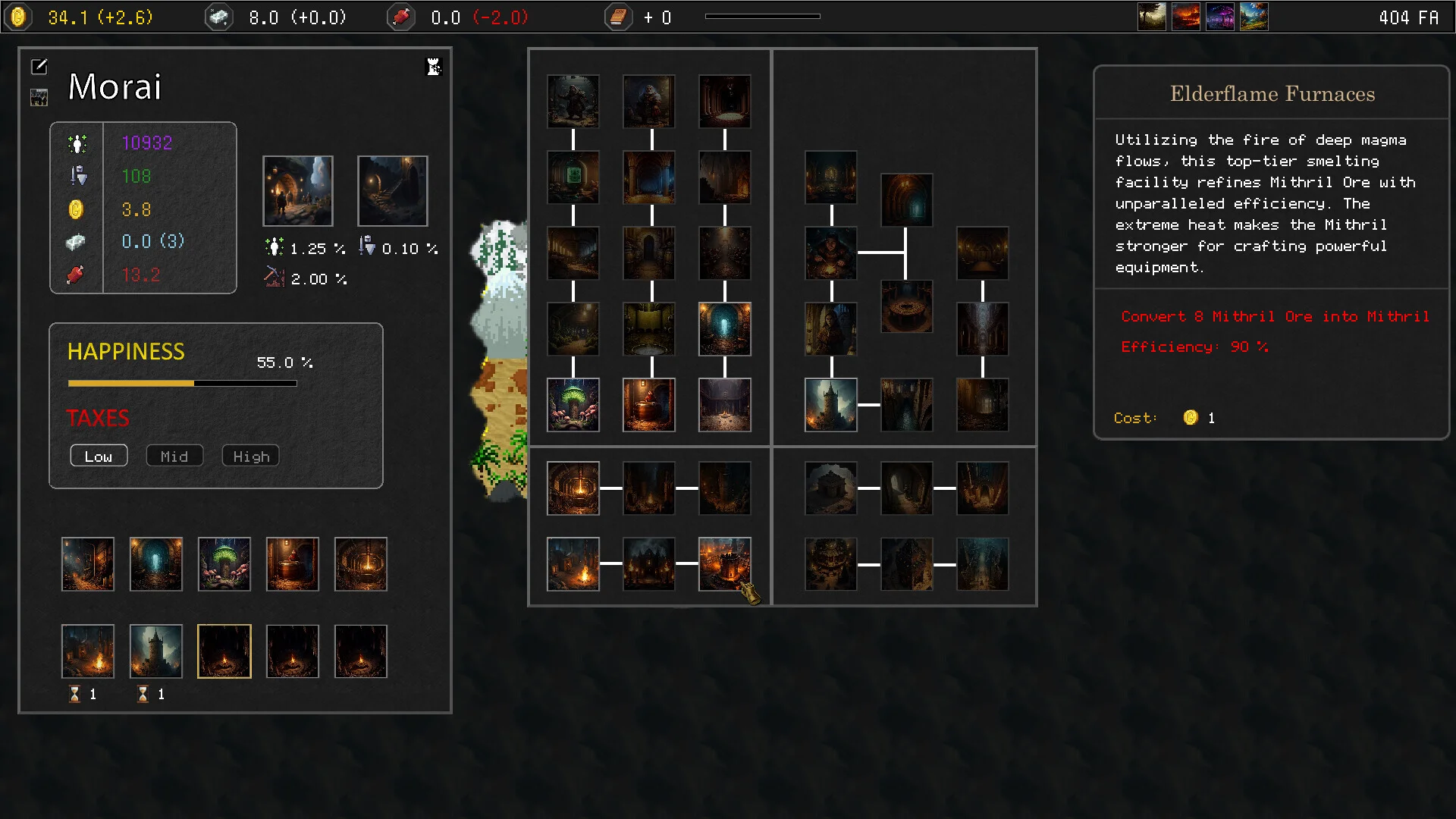
Task: Select the highlighted fire cave build slot
Action: pos(224,651)
